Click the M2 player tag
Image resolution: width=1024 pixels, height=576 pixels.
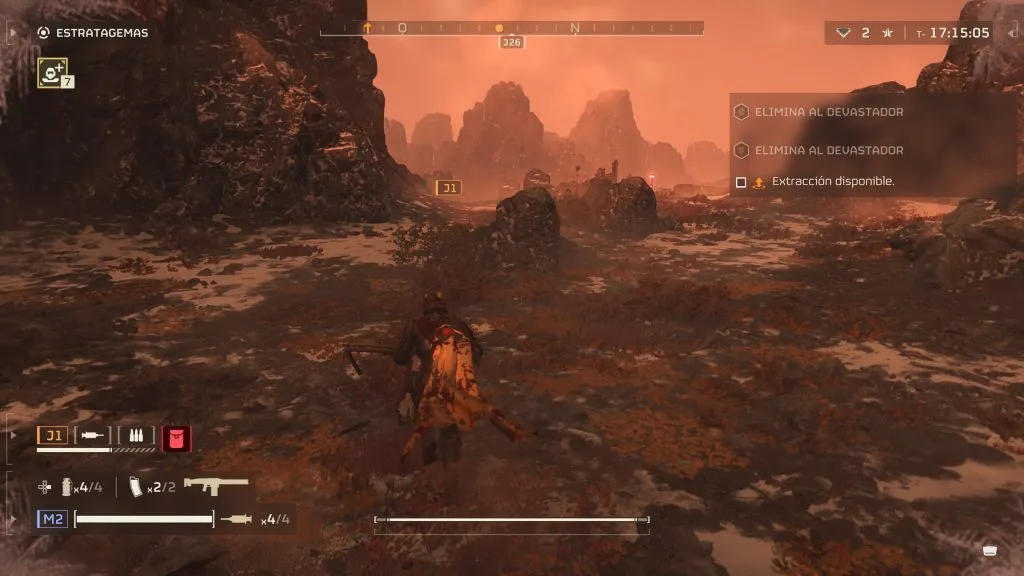(52, 518)
